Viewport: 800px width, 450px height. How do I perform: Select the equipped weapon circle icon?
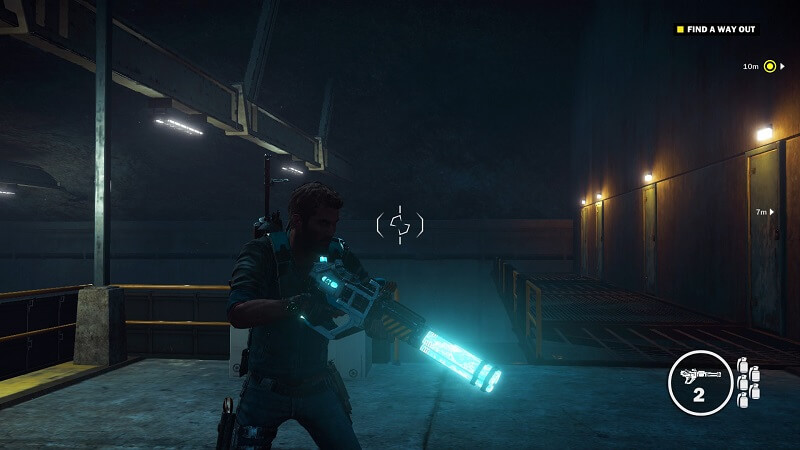click(699, 383)
